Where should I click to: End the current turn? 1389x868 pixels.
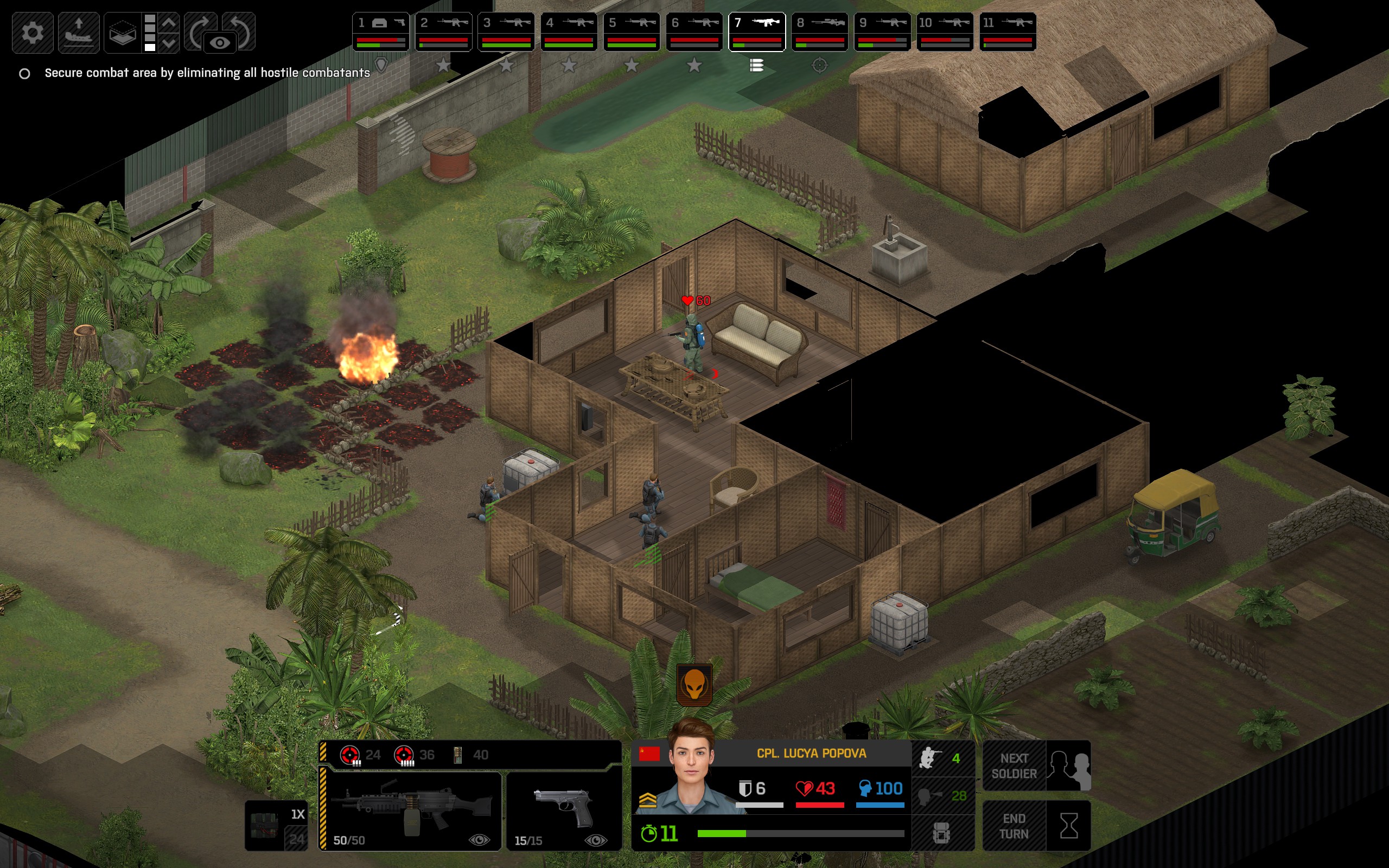tap(1036, 826)
